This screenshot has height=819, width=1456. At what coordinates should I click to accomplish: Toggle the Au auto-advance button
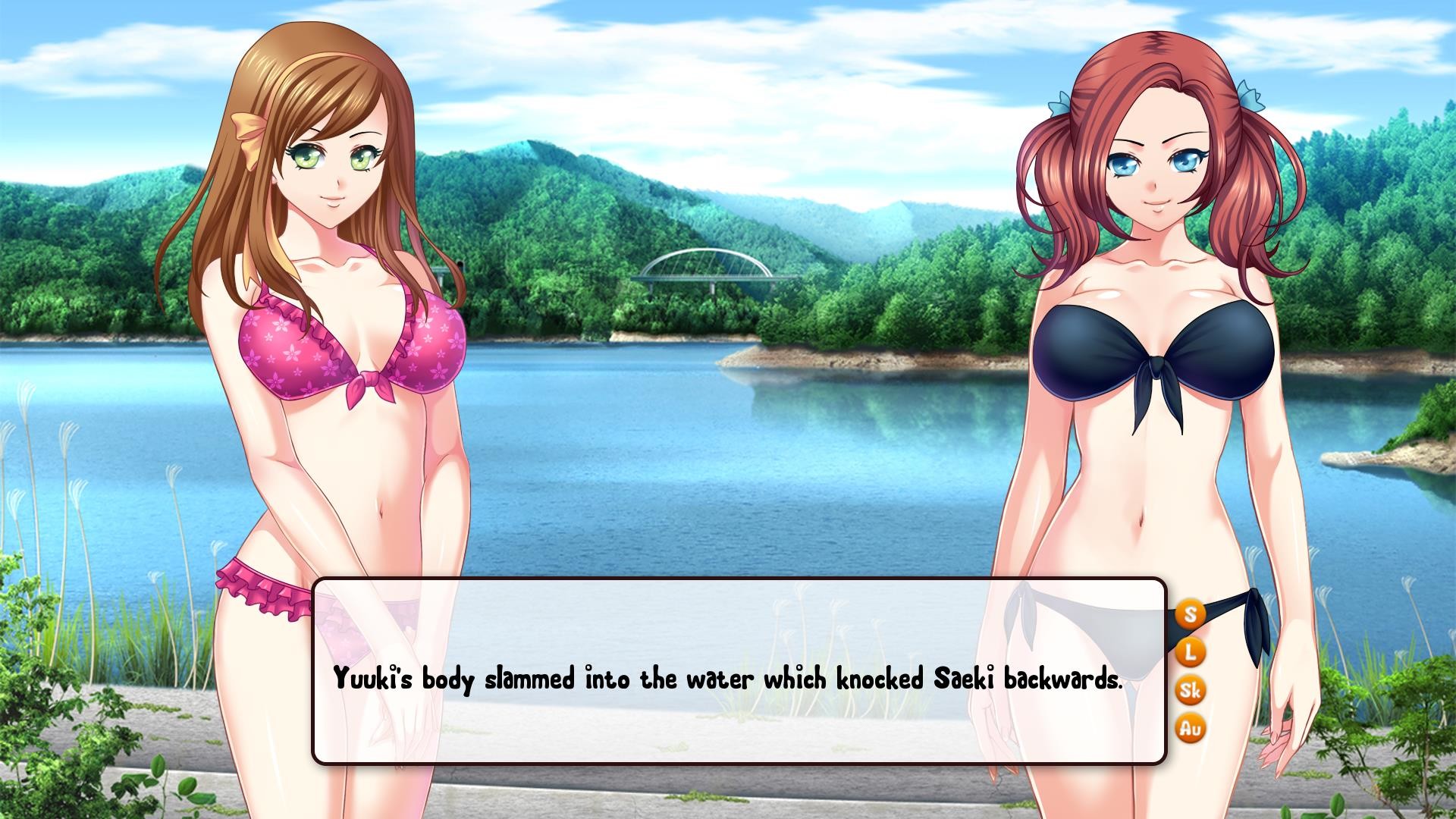[1190, 729]
